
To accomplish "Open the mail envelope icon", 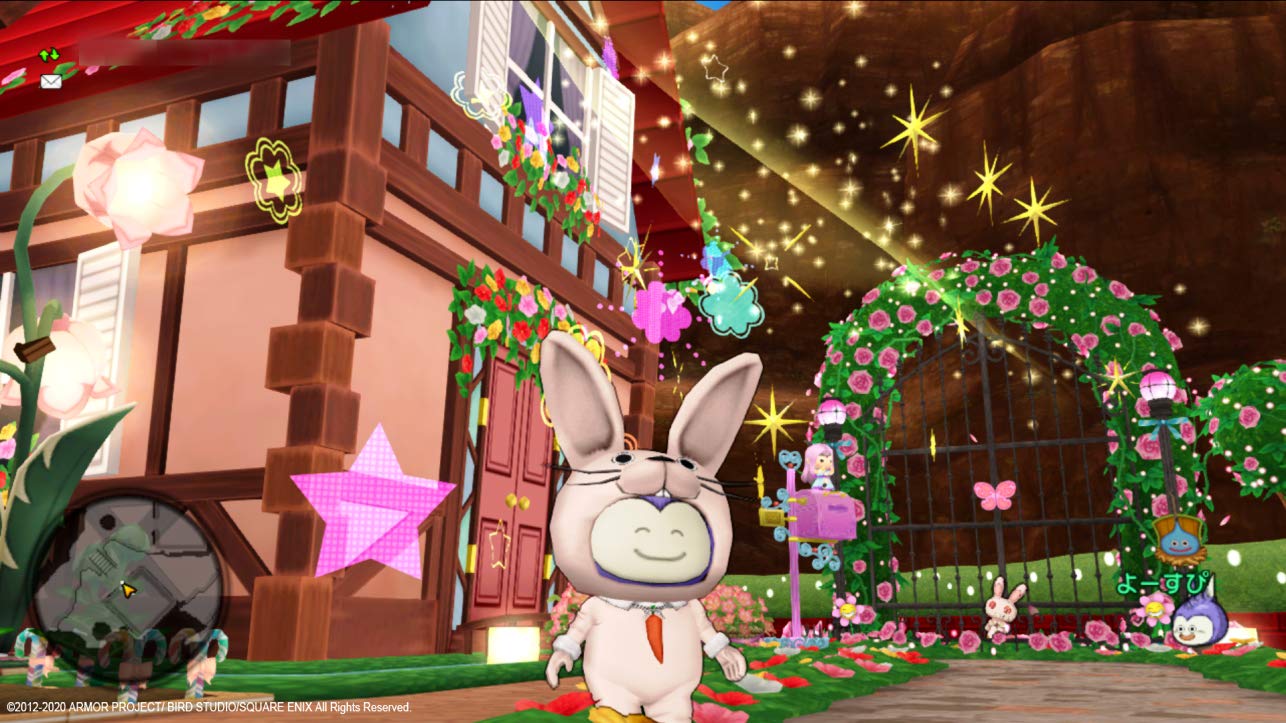I will point(50,82).
